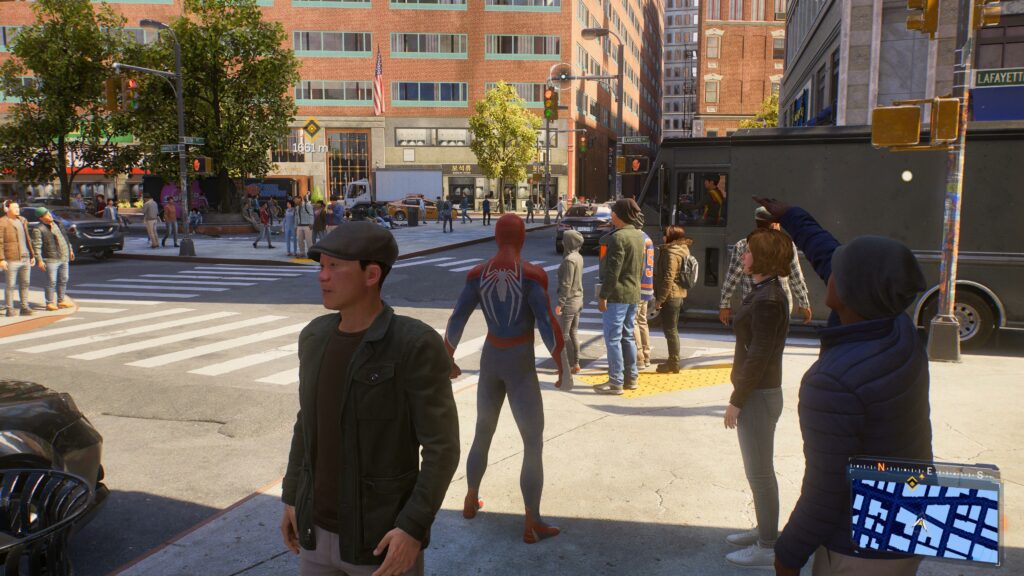Click the player arrow on the minimap
This screenshot has width=1024, height=576.
(x=920, y=523)
